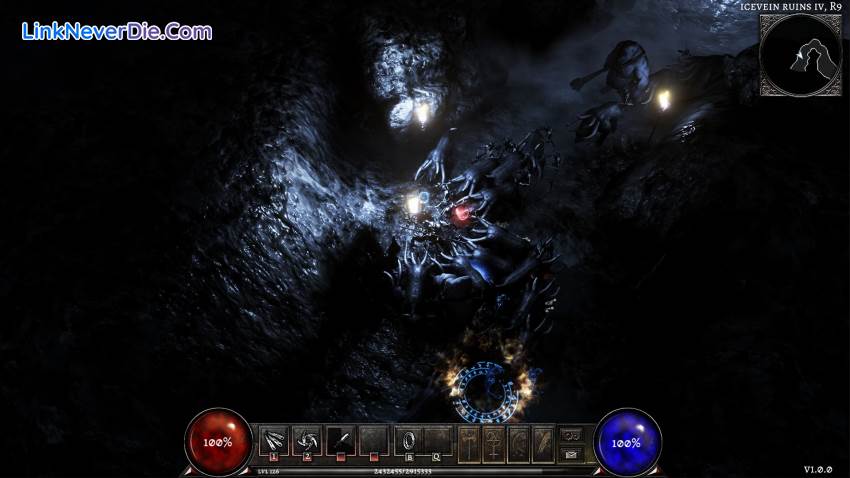Select the single blade skill slot
Image resolution: width=850 pixels, height=478 pixels.
[x=339, y=439]
